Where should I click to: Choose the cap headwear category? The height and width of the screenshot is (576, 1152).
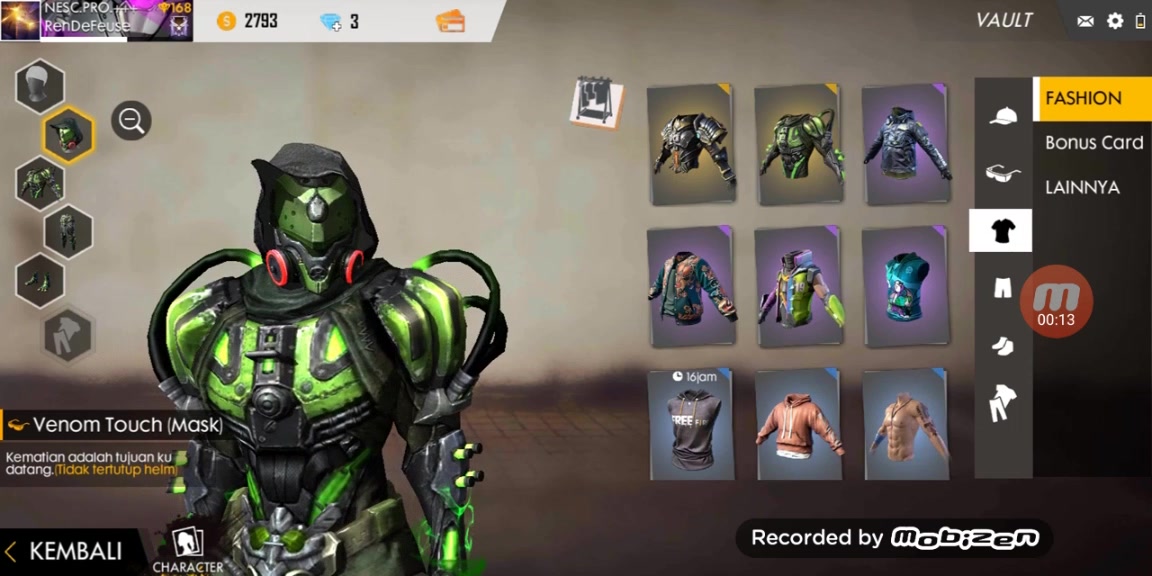[1002, 116]
